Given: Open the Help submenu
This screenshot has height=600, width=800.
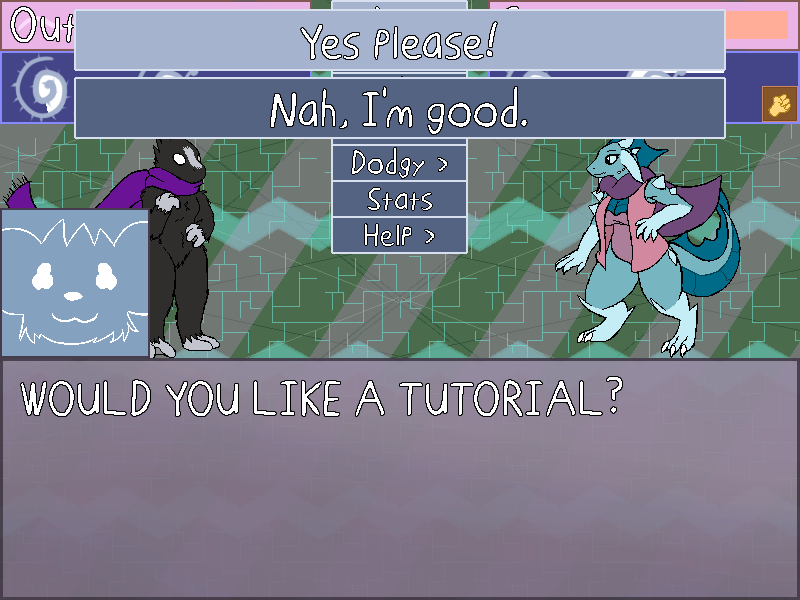Looking at the screenshot, I should coord(399,235).
